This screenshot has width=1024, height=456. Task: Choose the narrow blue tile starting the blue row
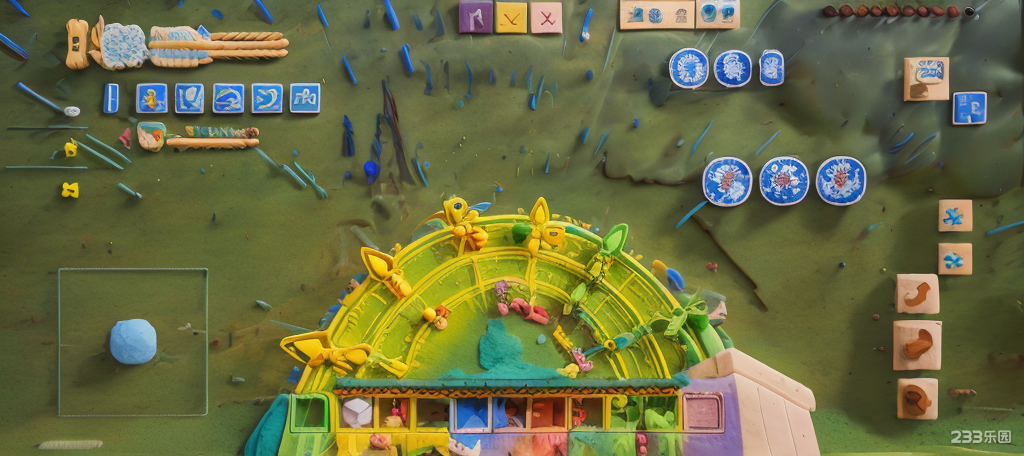[111, 98]
